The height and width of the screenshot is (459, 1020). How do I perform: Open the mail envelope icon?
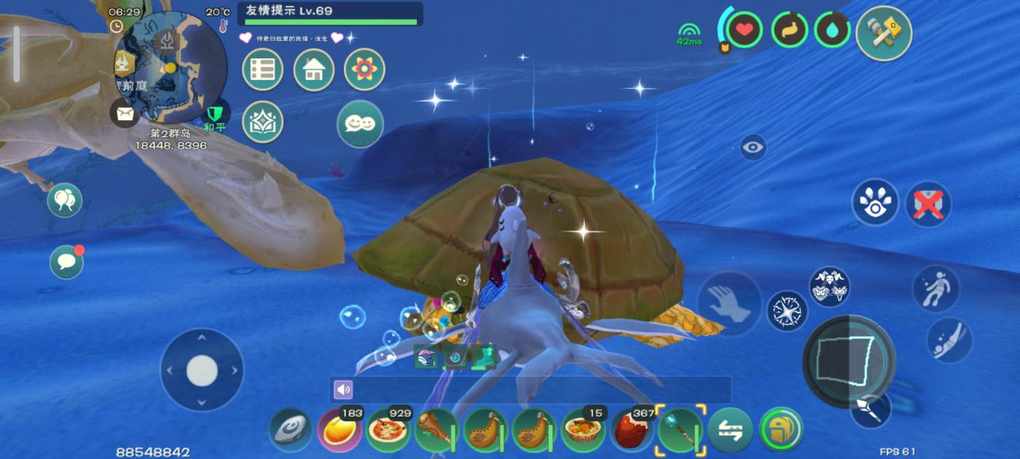tap(124, 114)
